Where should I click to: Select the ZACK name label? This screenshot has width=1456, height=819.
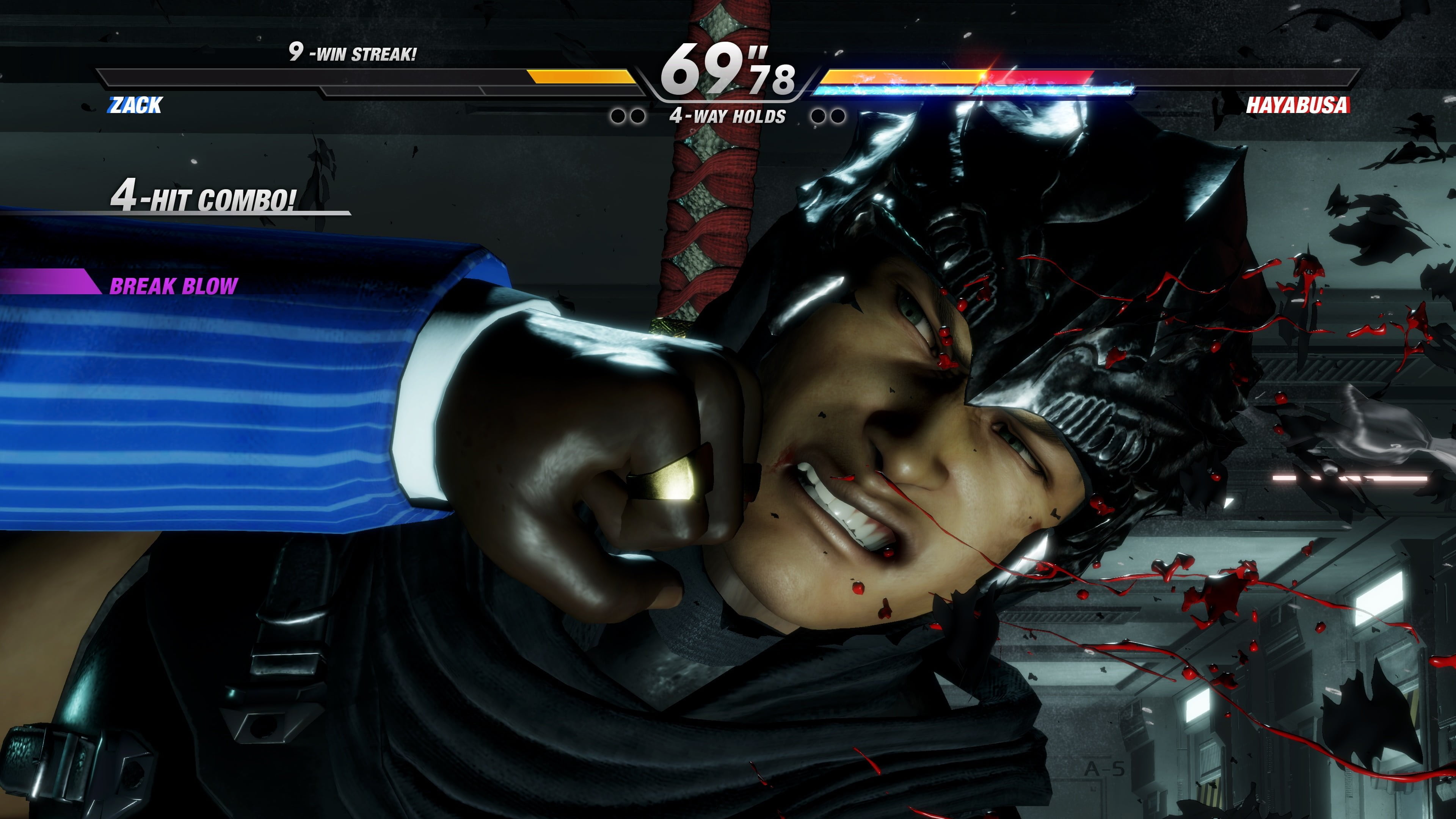[x=136, y=105]
